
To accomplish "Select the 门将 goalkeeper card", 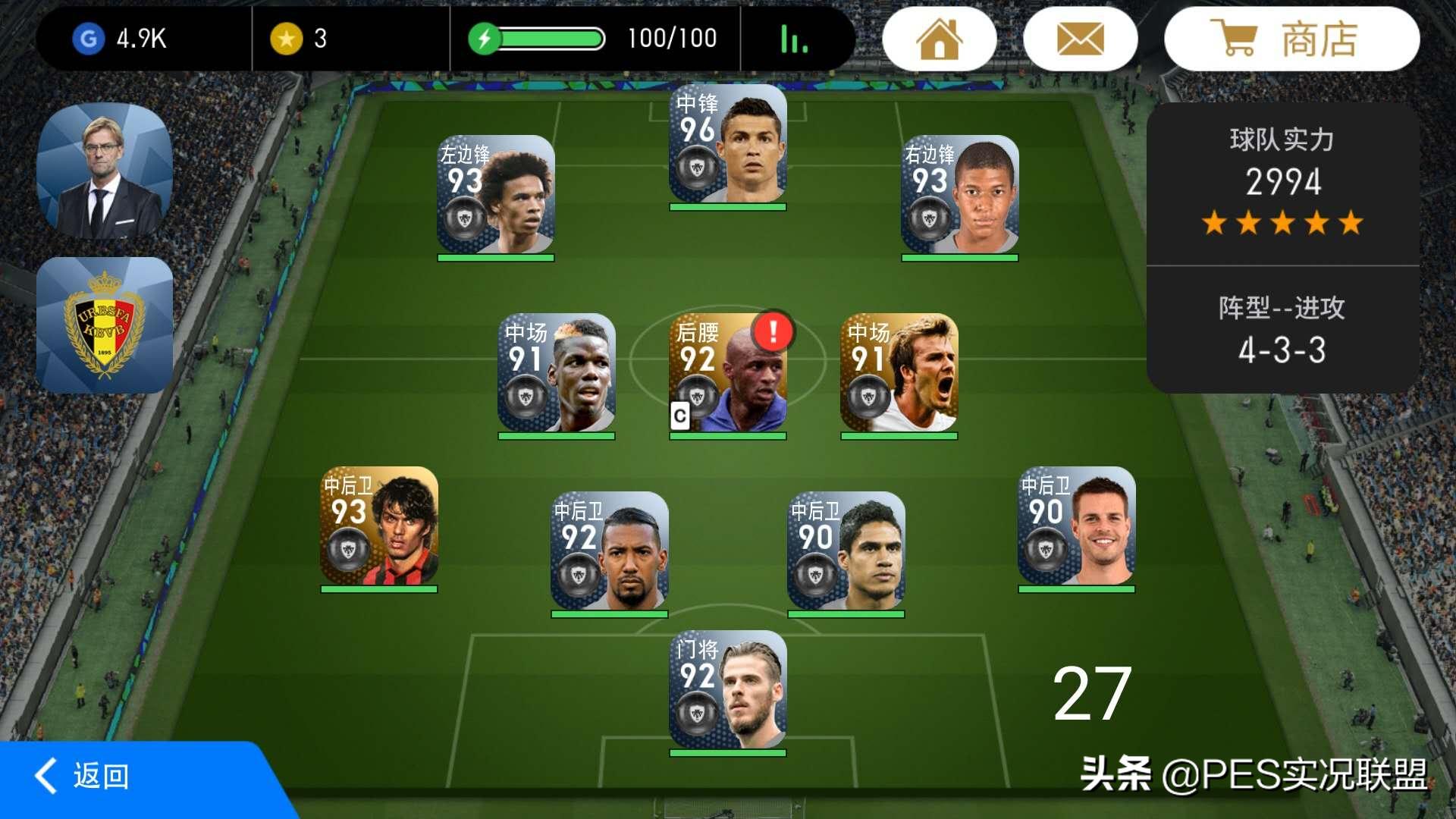I will pos(727,691).
